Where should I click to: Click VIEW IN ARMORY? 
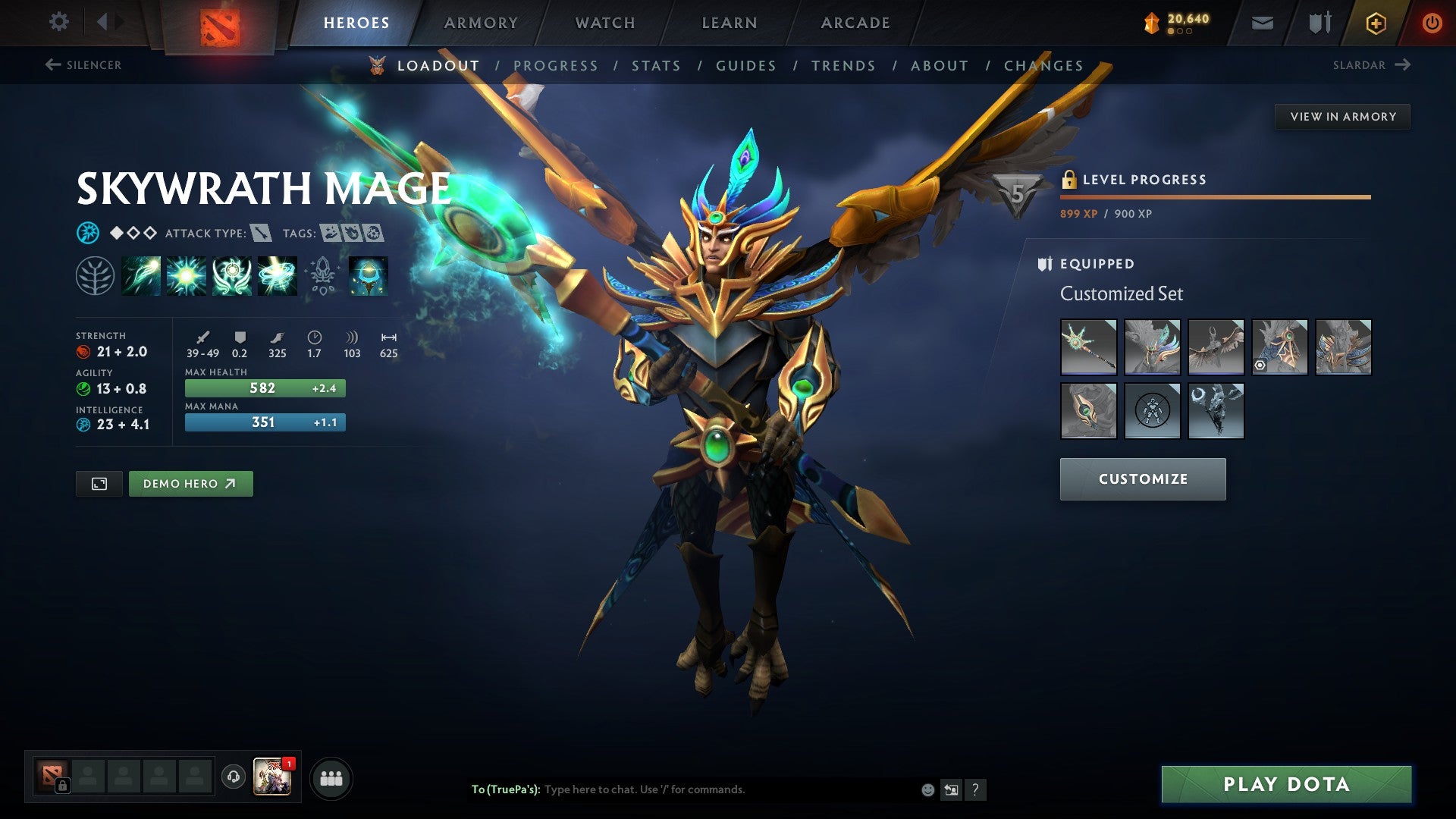tap(1342, 116)
